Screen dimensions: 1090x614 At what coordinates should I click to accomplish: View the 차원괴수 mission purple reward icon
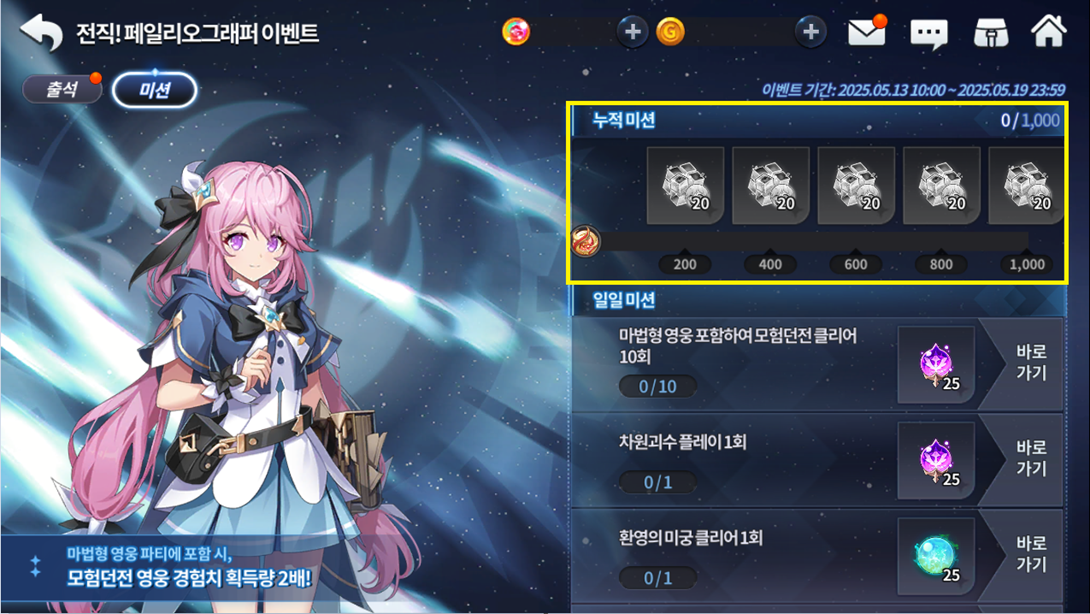coord(937,460)
